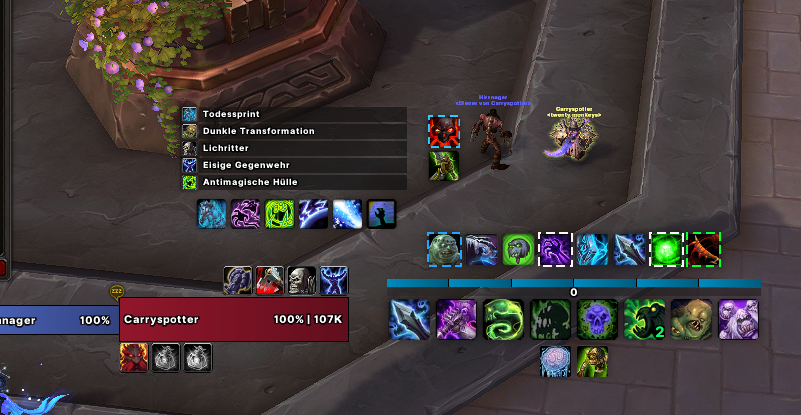The height and width of the screenshot is (415, 801).
Task: Click the bloody red blade icon
Action: pyautogui.click(x=270, y=281)
